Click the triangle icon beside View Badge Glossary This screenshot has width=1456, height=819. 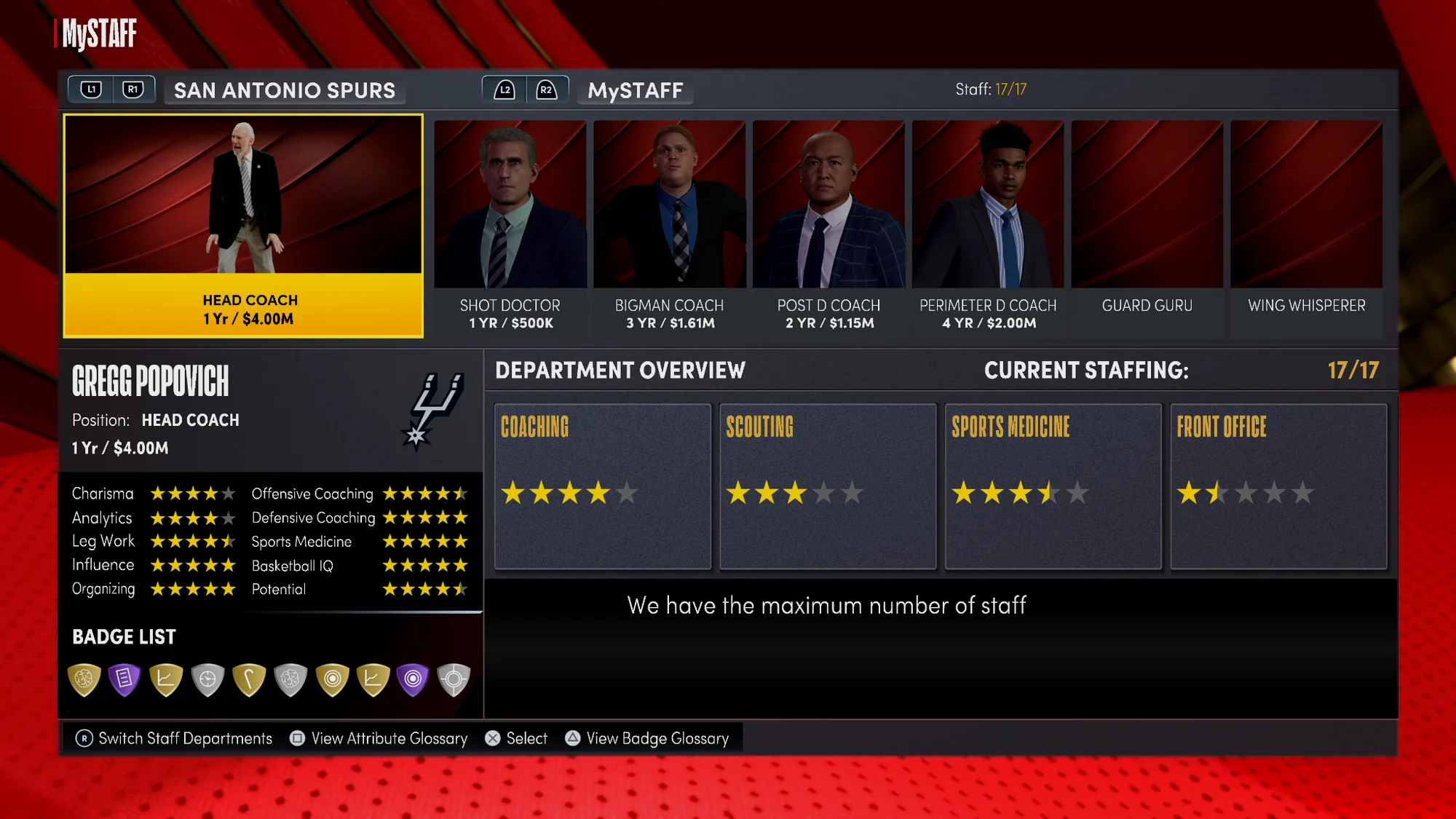click(572, 738)
